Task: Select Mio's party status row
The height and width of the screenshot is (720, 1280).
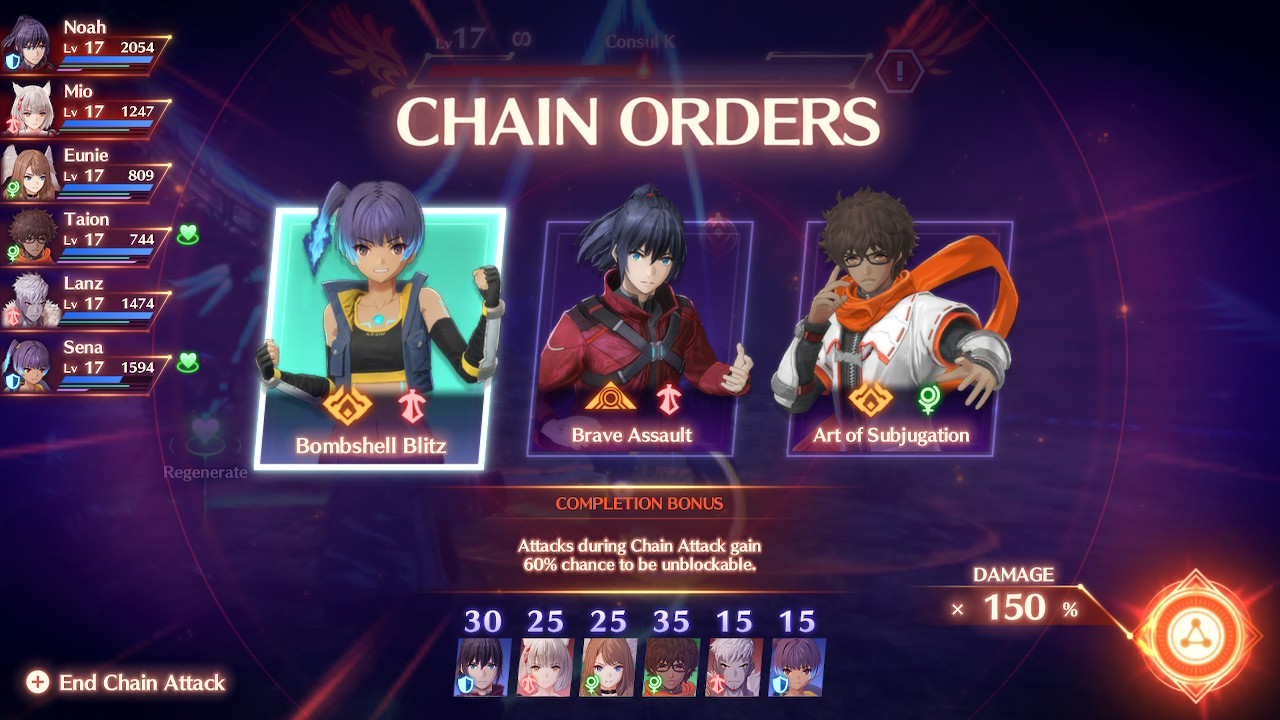Action: point(85,109)
